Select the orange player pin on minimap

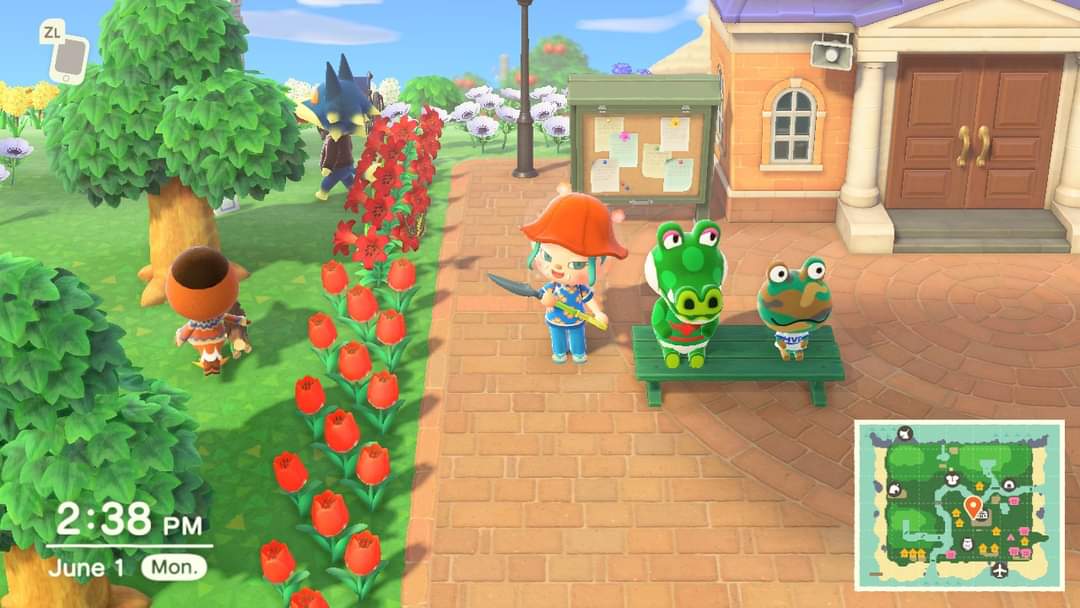[972, 505]
